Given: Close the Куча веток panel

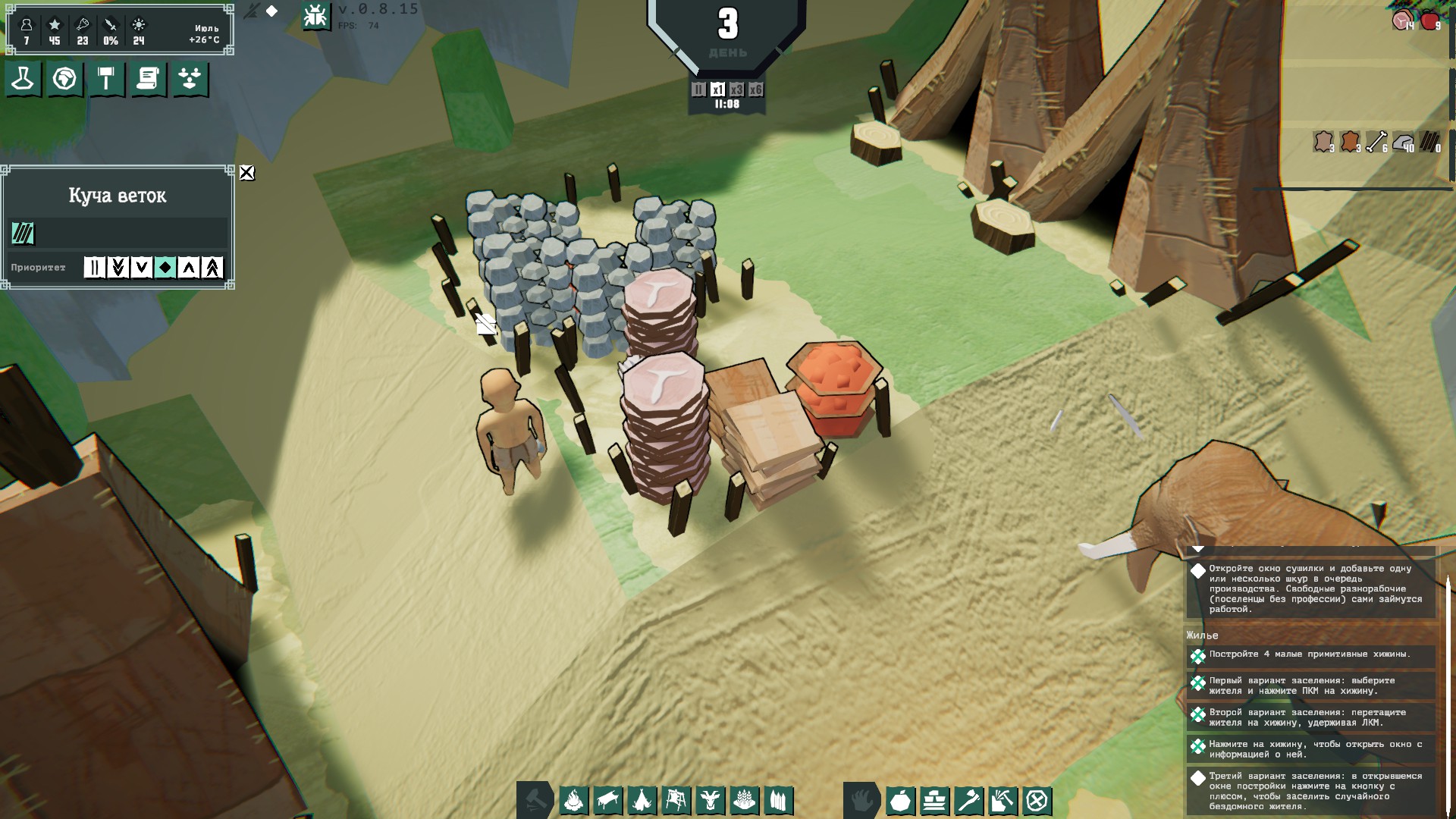Looking at the screenshot, I should (246, 173).
